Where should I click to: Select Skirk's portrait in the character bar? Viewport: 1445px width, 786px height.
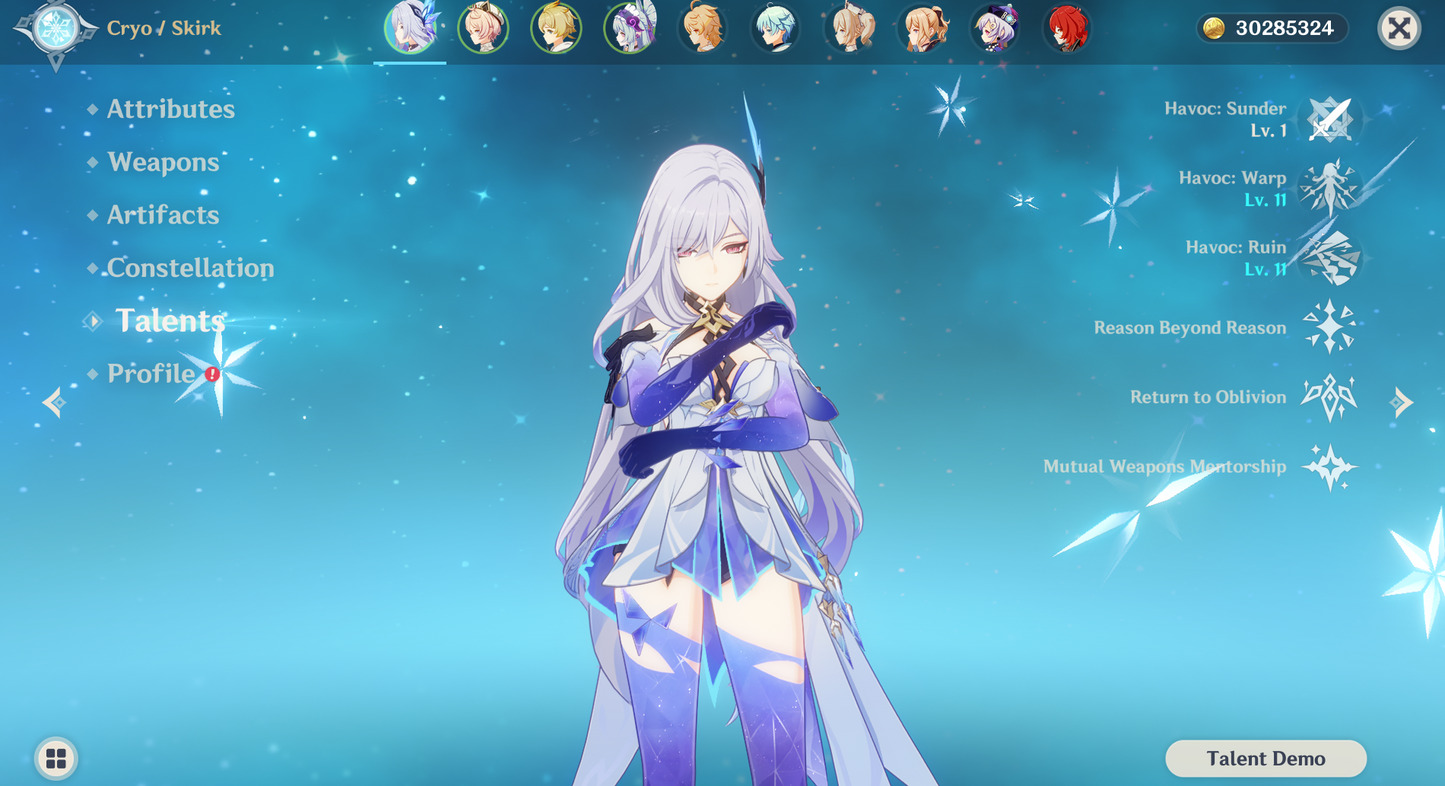point(411,29)
